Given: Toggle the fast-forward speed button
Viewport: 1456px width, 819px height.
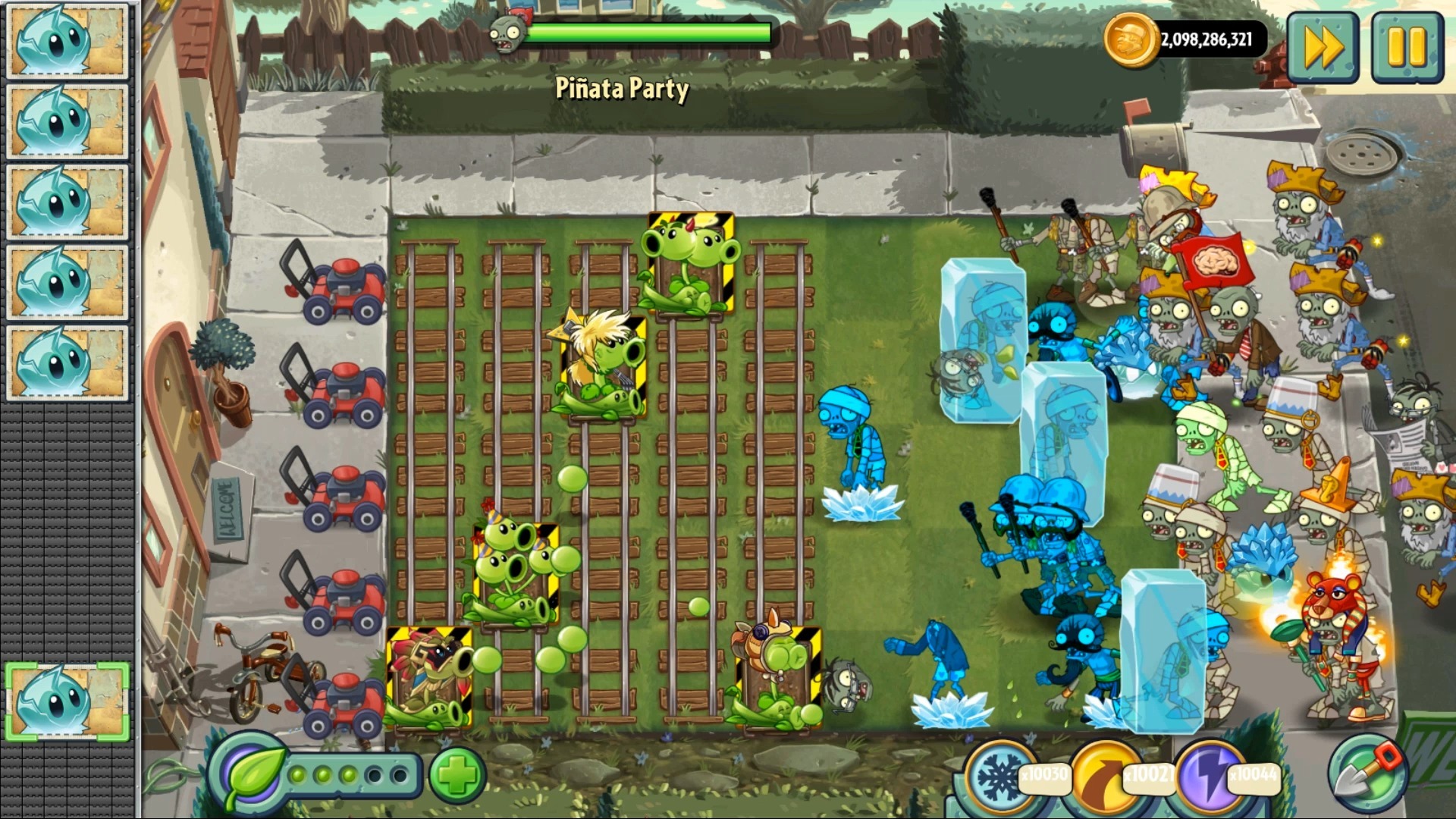Looking at the screenshot, I should coord(1323,47).
